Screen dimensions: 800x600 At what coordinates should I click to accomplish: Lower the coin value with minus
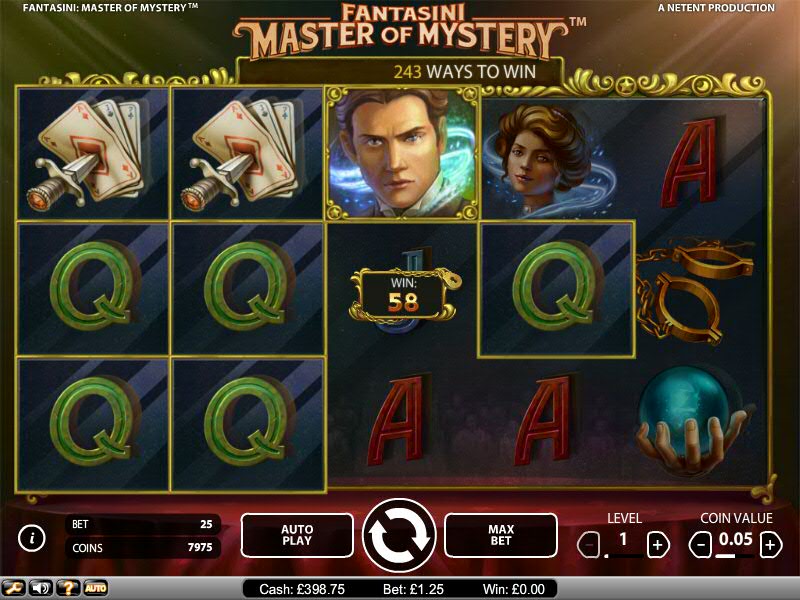(702, 545)
